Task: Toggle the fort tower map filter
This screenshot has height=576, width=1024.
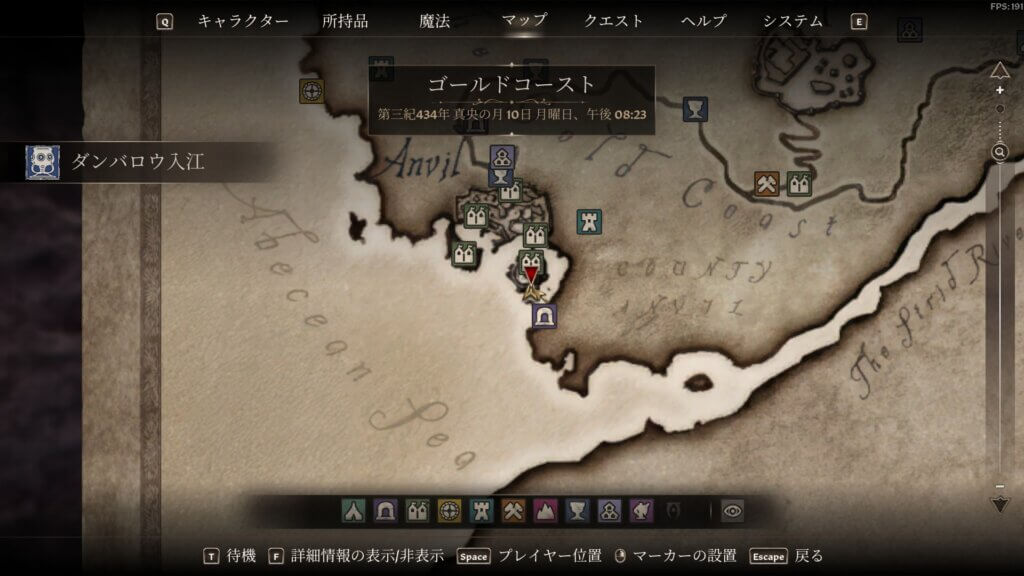Action: [x=481, y=511]
